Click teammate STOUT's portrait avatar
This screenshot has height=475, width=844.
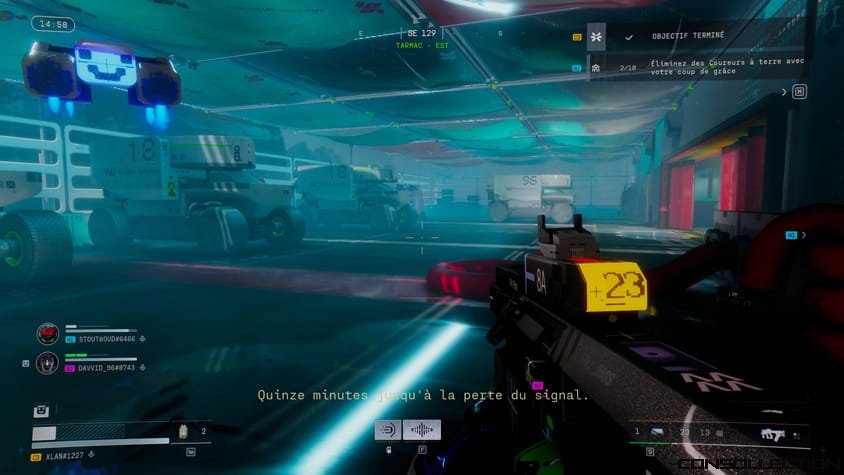47,334
